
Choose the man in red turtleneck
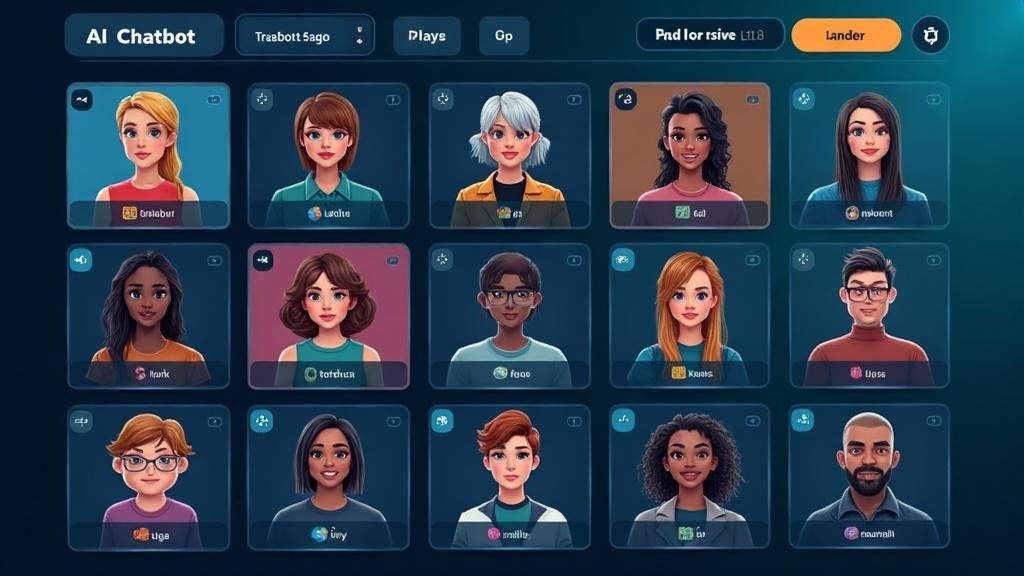[x=869, y=315]
